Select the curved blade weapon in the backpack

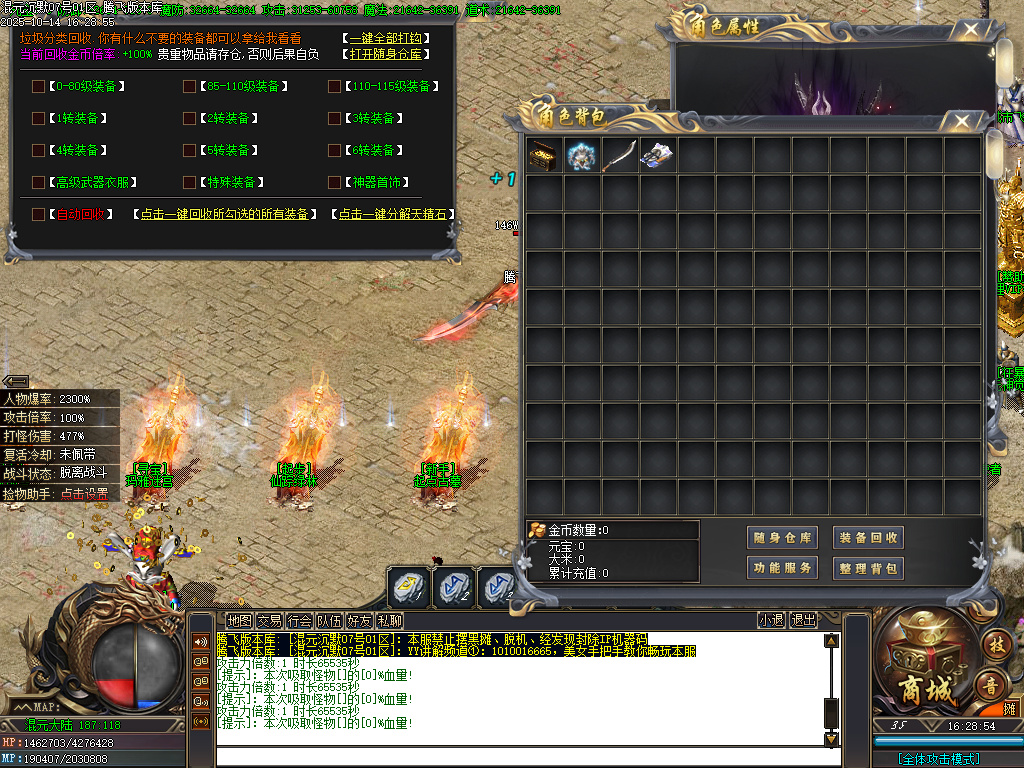[x=620, y=155]
